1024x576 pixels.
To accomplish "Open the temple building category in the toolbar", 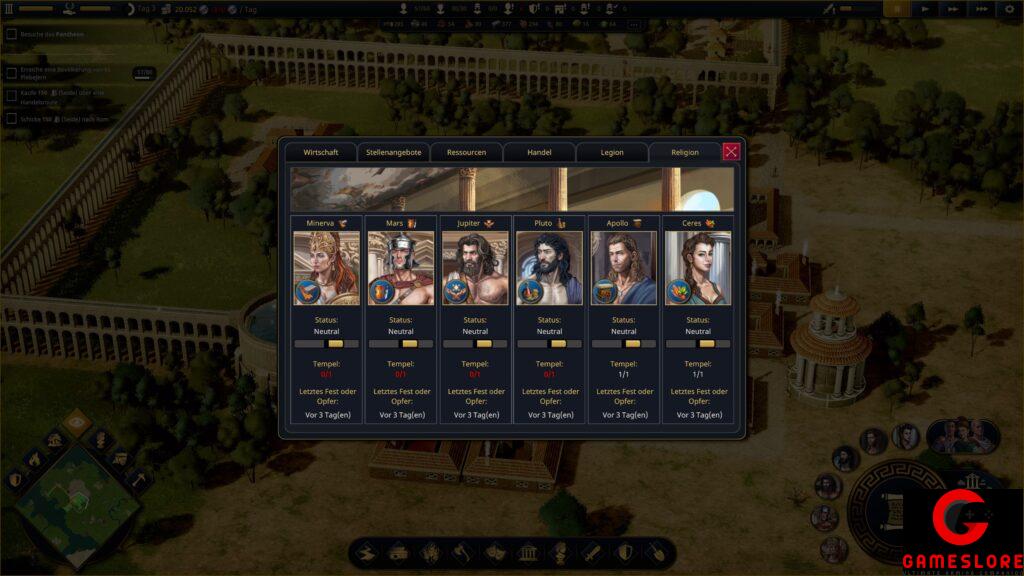I will tap(527, 552).
